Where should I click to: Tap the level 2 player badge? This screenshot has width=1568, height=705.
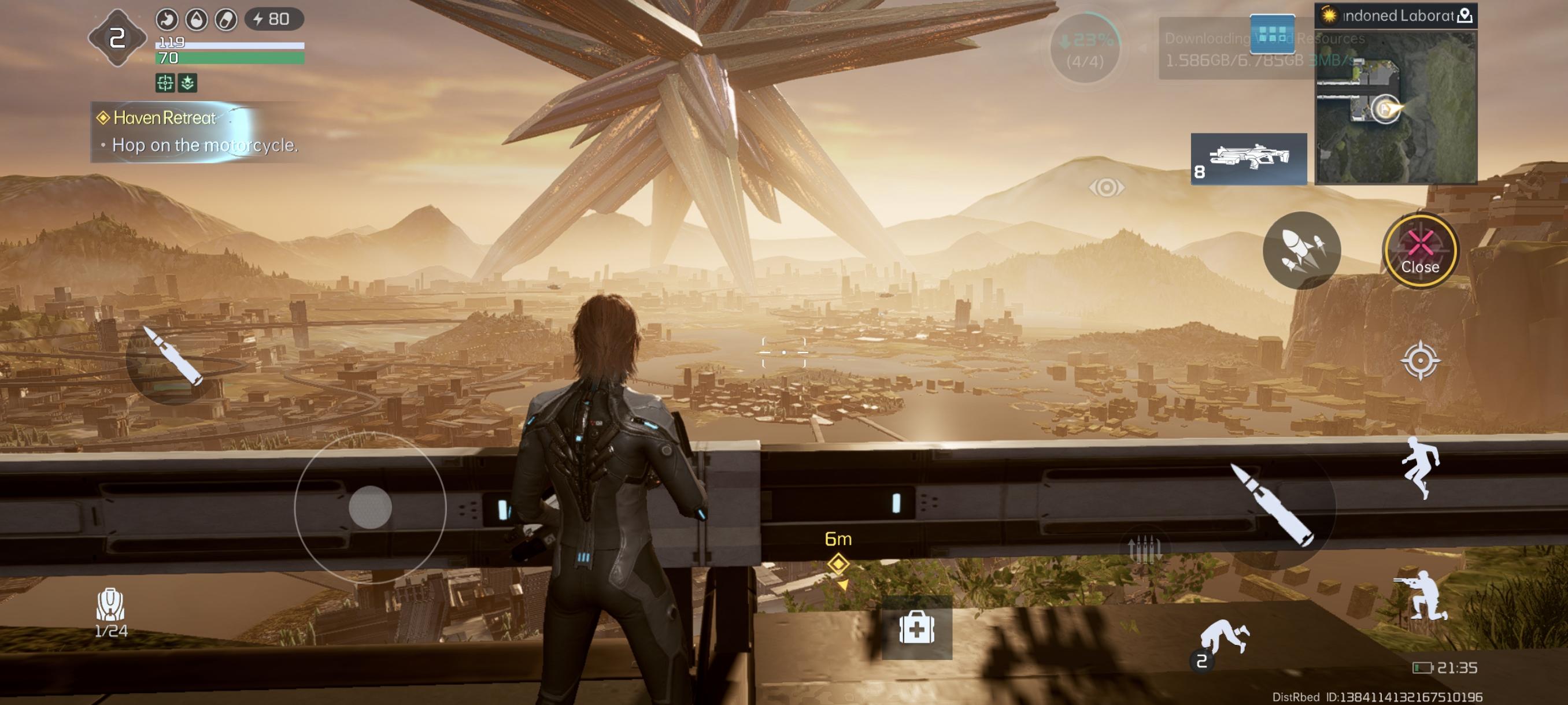(x=117, y=38)
